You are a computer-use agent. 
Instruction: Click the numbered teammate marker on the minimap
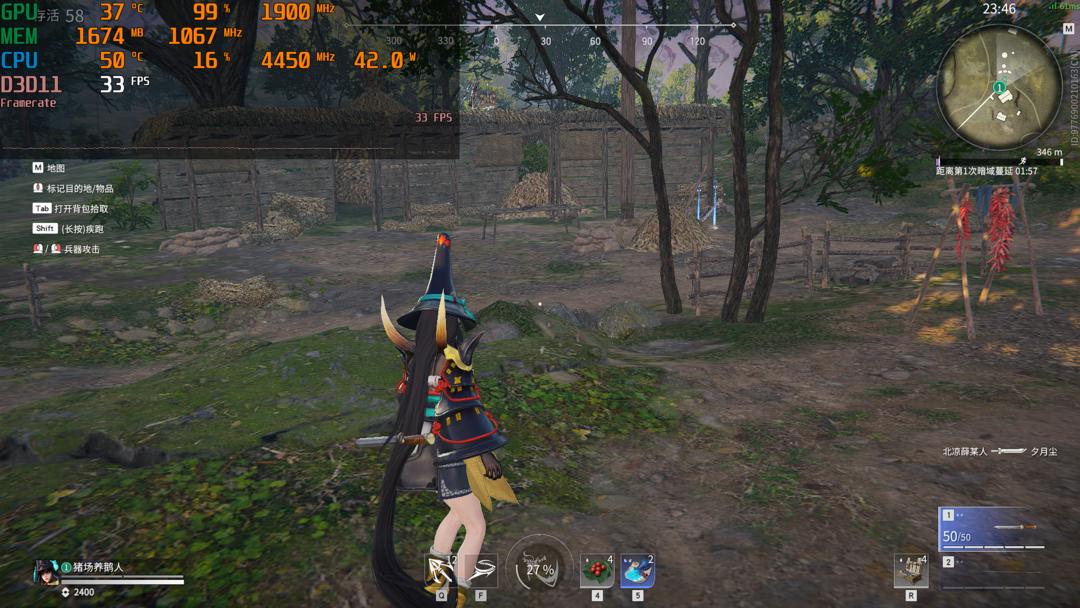(x=998, y=89)
